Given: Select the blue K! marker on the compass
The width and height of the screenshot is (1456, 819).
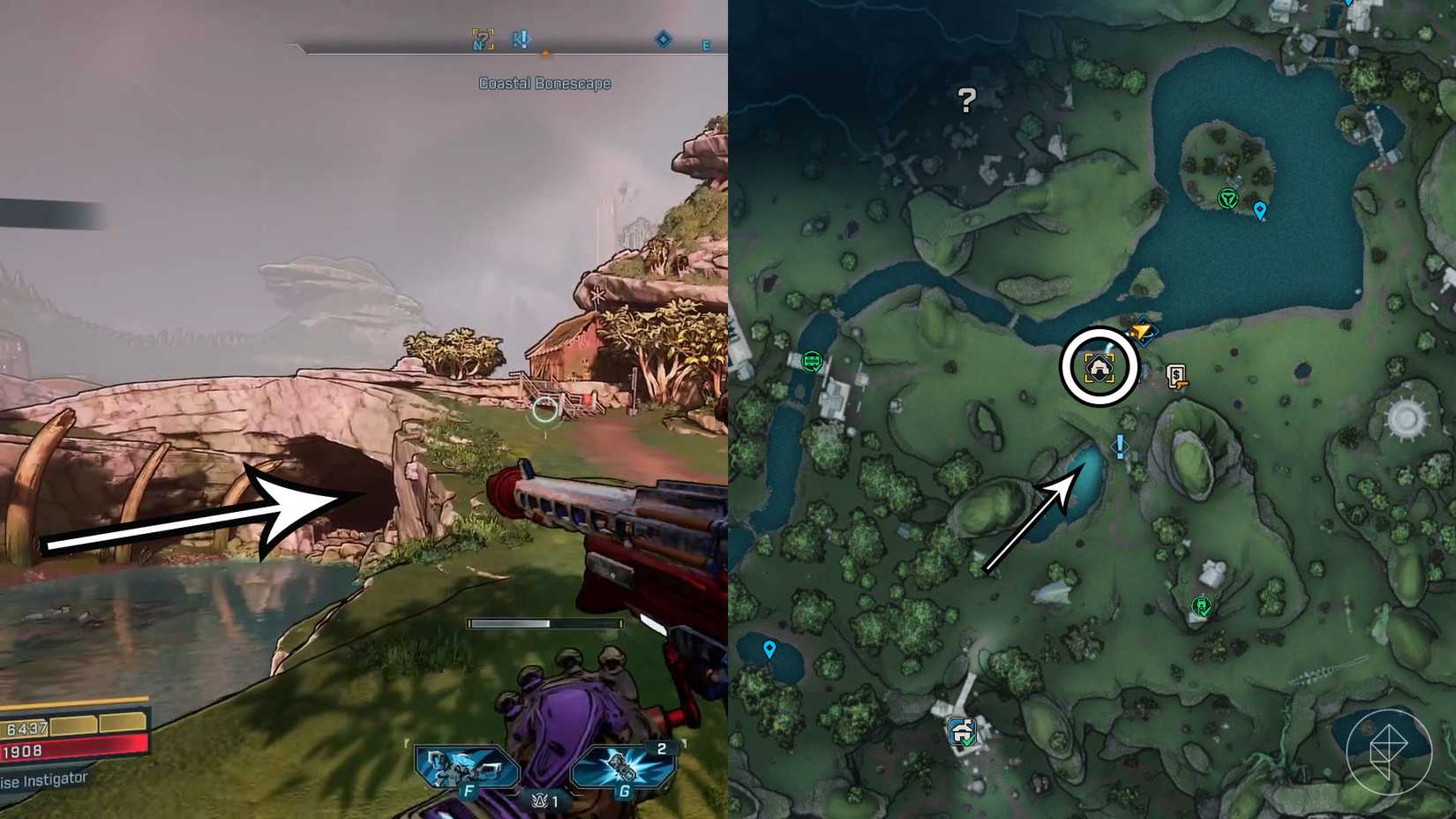Looking at the screenshot, I should (521, 39).
